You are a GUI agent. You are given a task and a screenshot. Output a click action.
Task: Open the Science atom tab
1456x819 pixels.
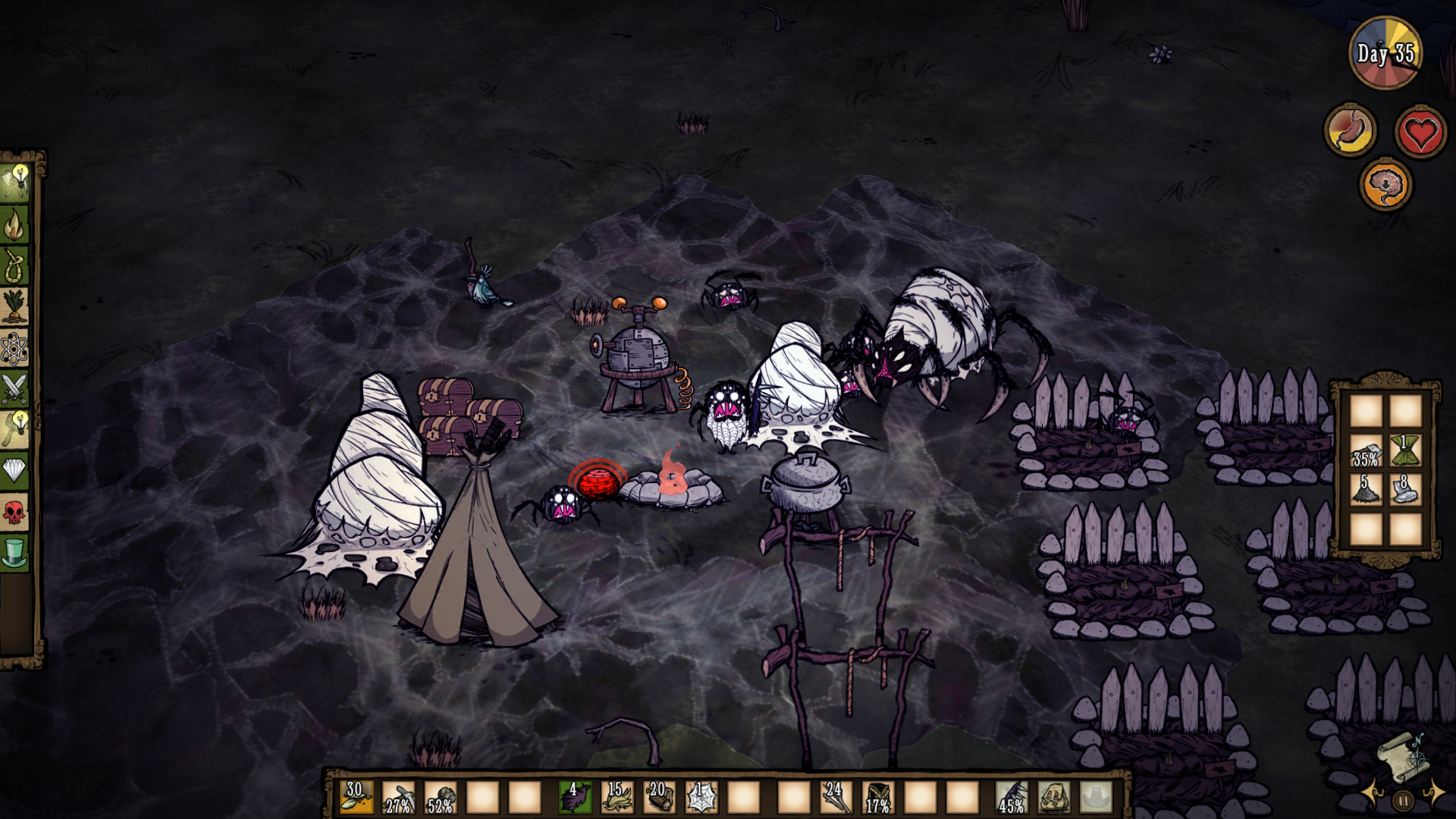(15, 348)
